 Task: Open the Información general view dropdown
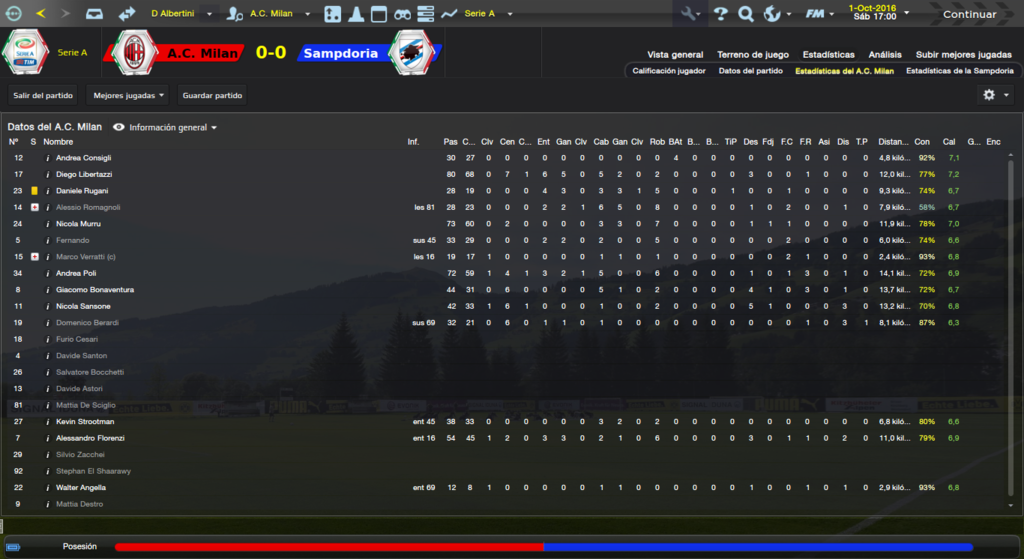166,128
